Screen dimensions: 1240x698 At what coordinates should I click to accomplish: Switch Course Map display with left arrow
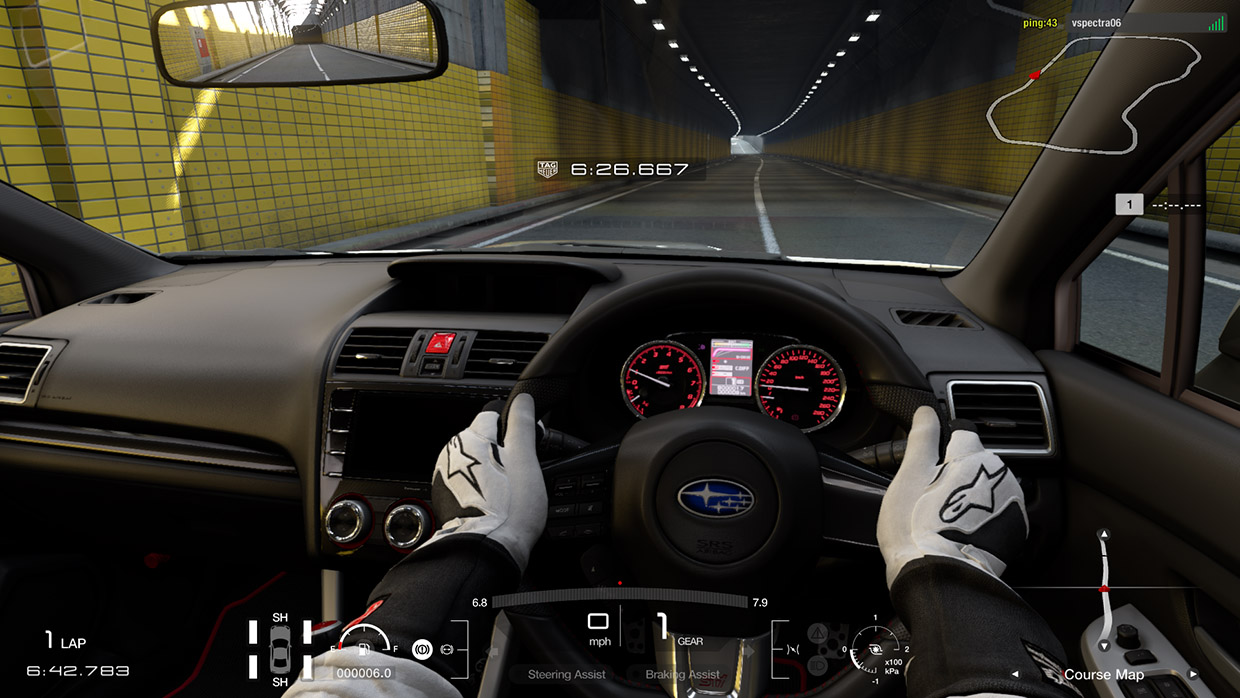(1016, 674)
